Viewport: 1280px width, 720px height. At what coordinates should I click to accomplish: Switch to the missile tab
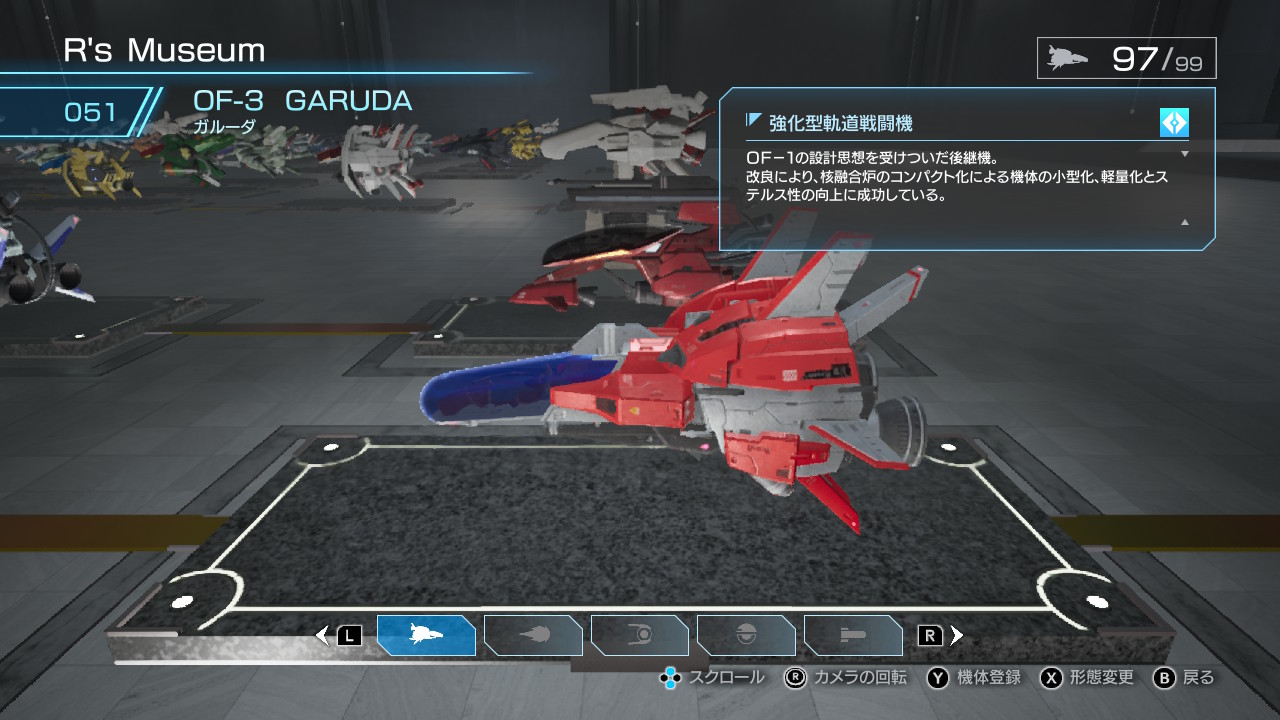pos(853,635)
